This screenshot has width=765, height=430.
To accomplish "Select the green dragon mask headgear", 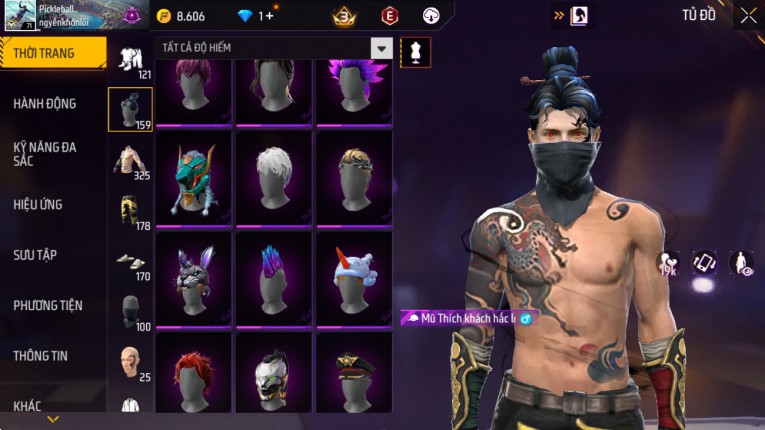I will coord(194,178).
